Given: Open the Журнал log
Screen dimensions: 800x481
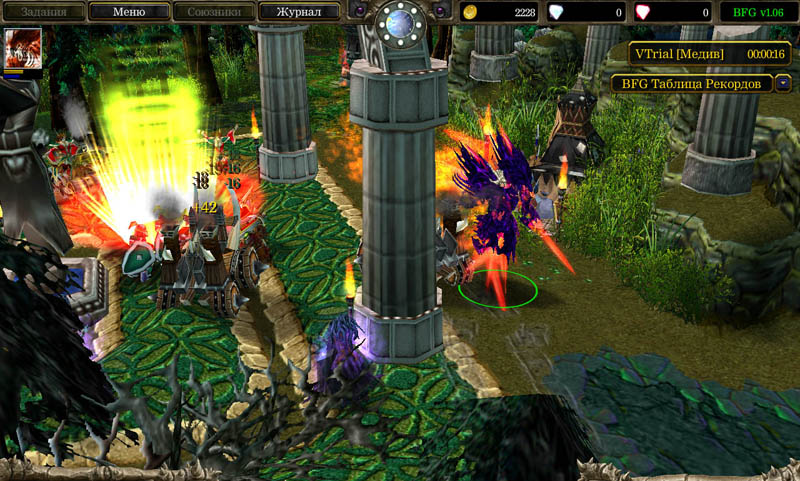Looking at the screenshot, I should coord(298,12).
